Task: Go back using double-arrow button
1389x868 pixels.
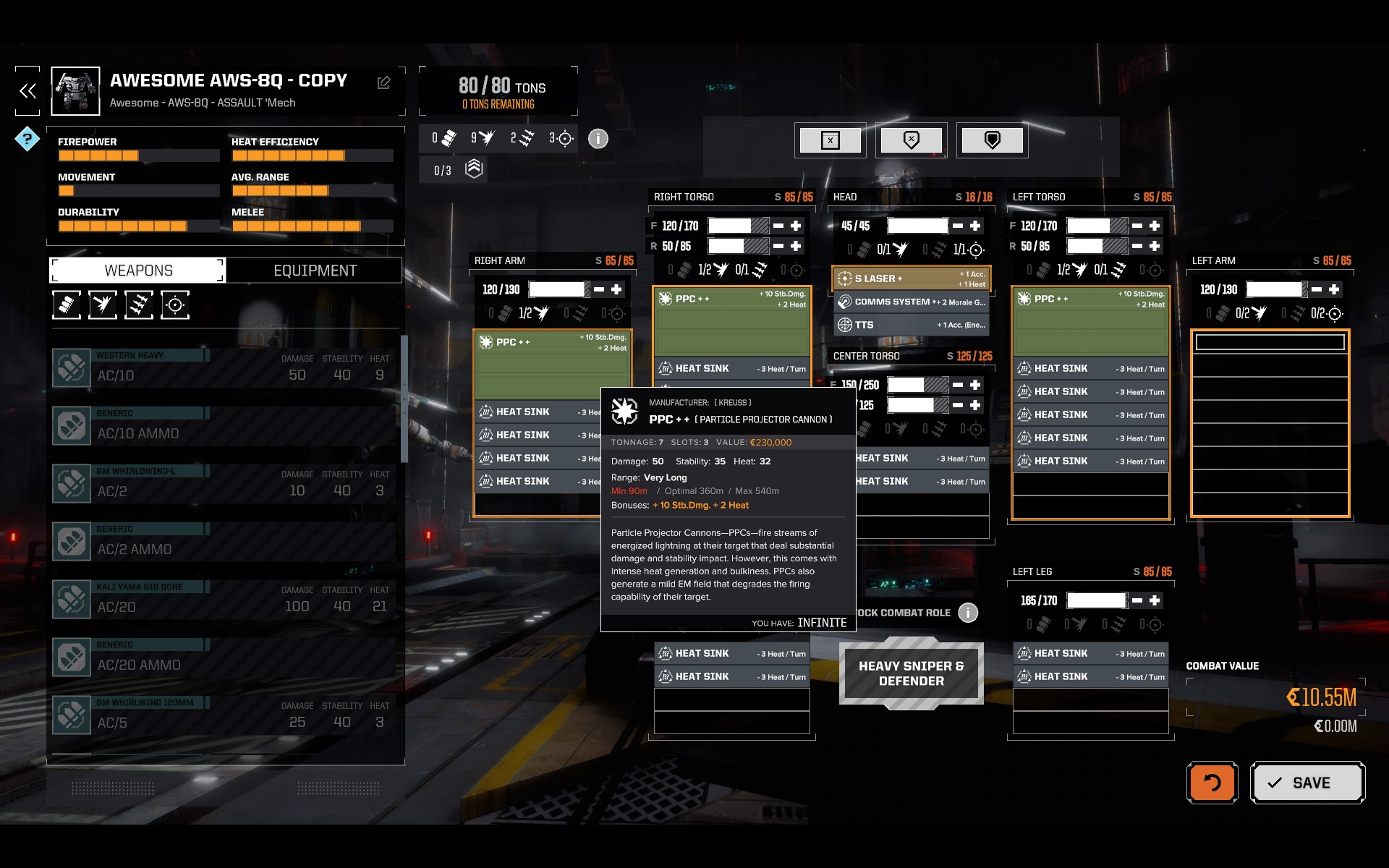Action: click(27, 91)
